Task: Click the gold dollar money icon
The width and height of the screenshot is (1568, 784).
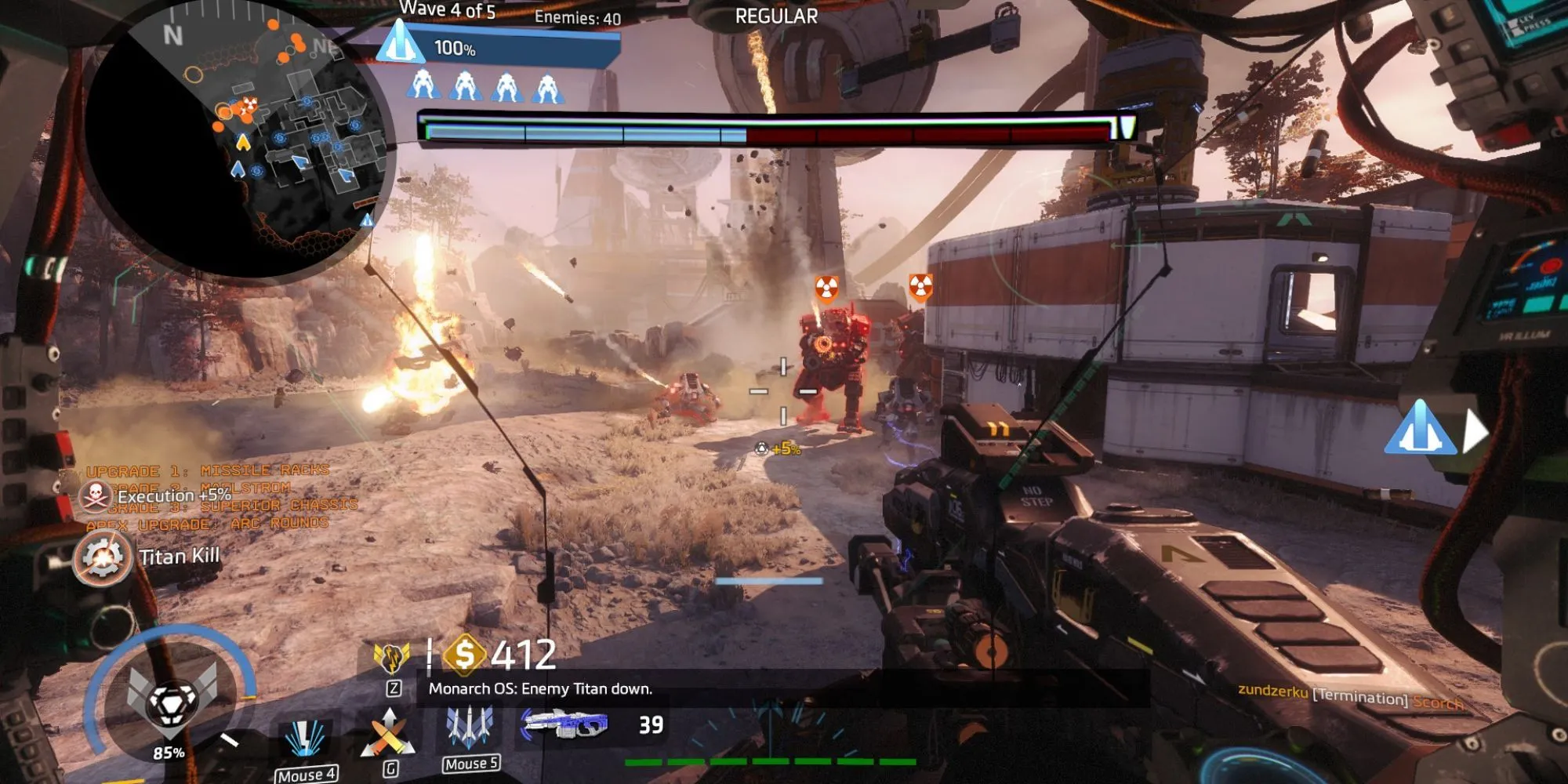Action: tap(464, 654)
